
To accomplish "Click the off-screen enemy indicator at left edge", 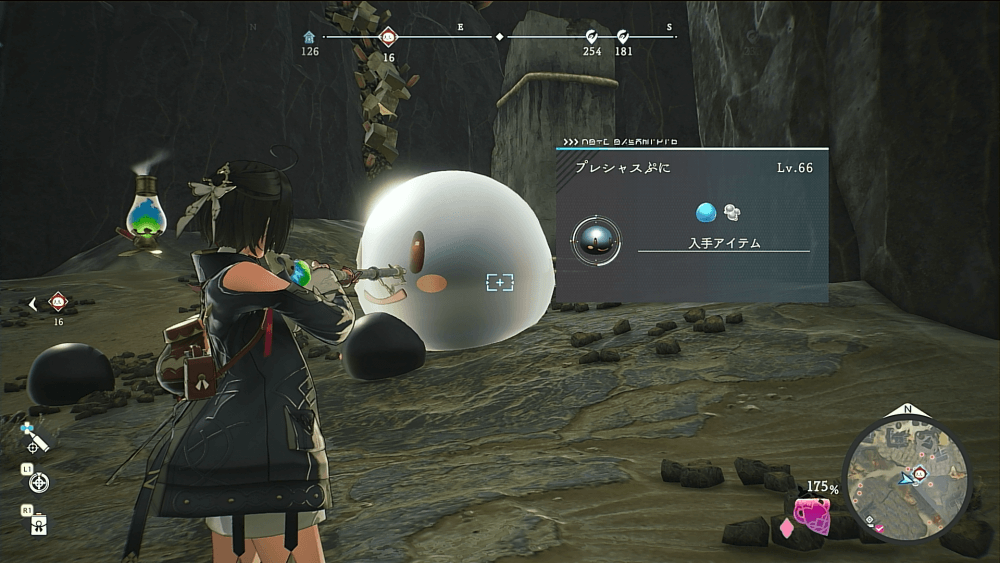I will (57, 303).
